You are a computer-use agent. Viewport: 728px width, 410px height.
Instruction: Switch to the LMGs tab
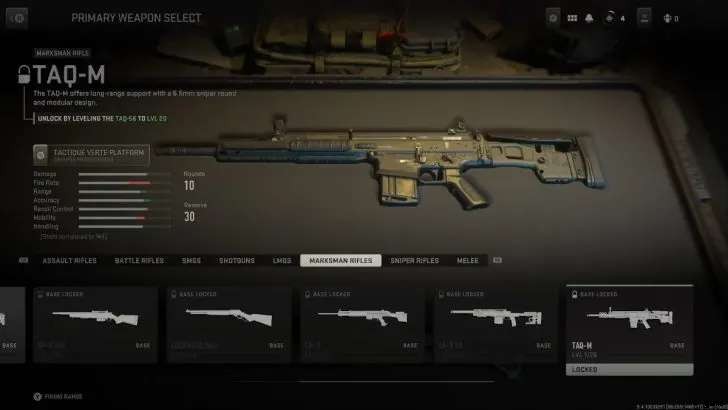pos(282,260)
